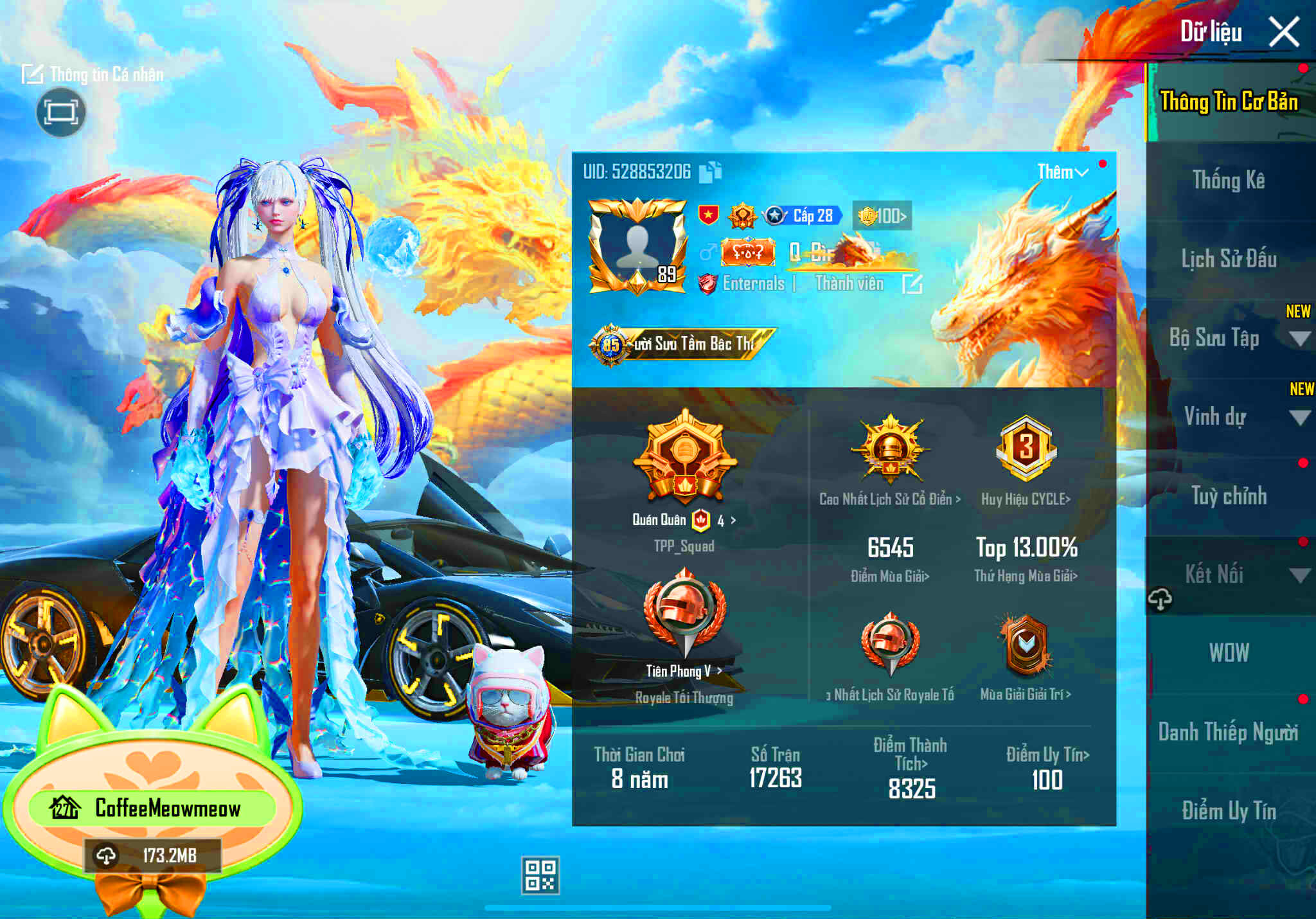1316x919 pixels.
Task: Switch to the Thống Kê tab
Action: (x=1229, y=181)
